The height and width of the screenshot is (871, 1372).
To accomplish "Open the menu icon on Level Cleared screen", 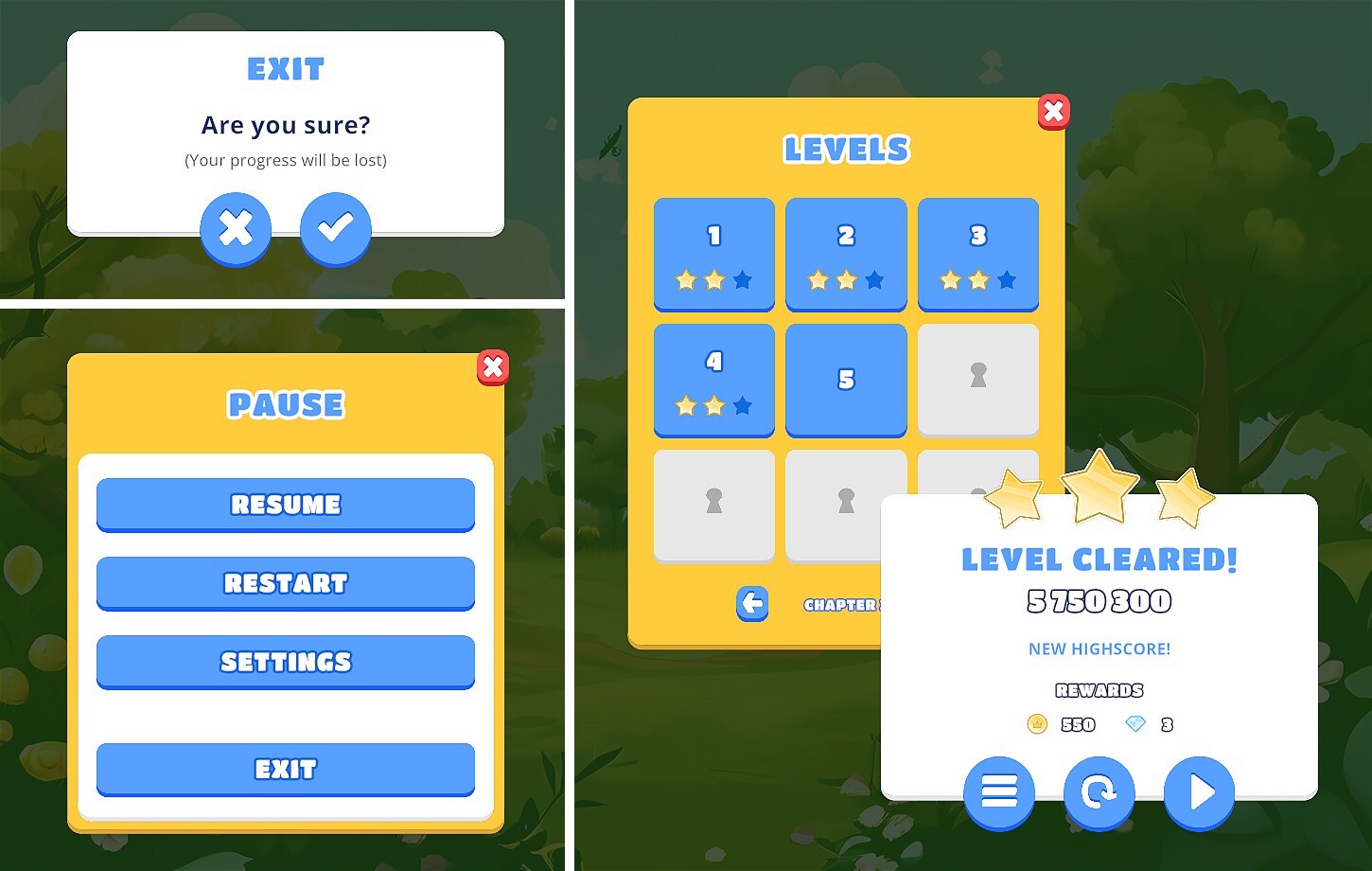I will (999, 793).
